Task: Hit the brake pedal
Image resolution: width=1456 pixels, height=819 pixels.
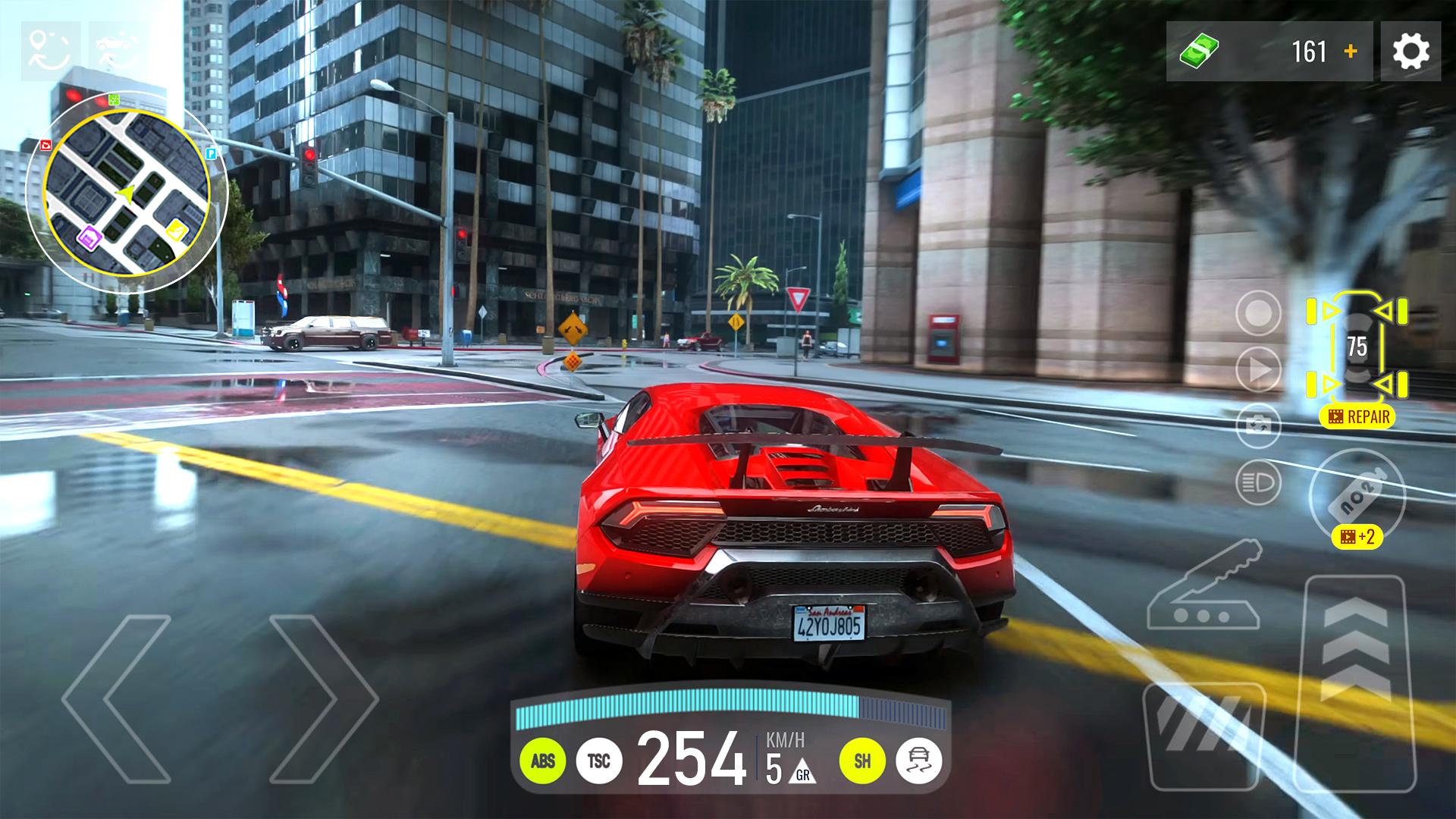Action: [1204, 736]
